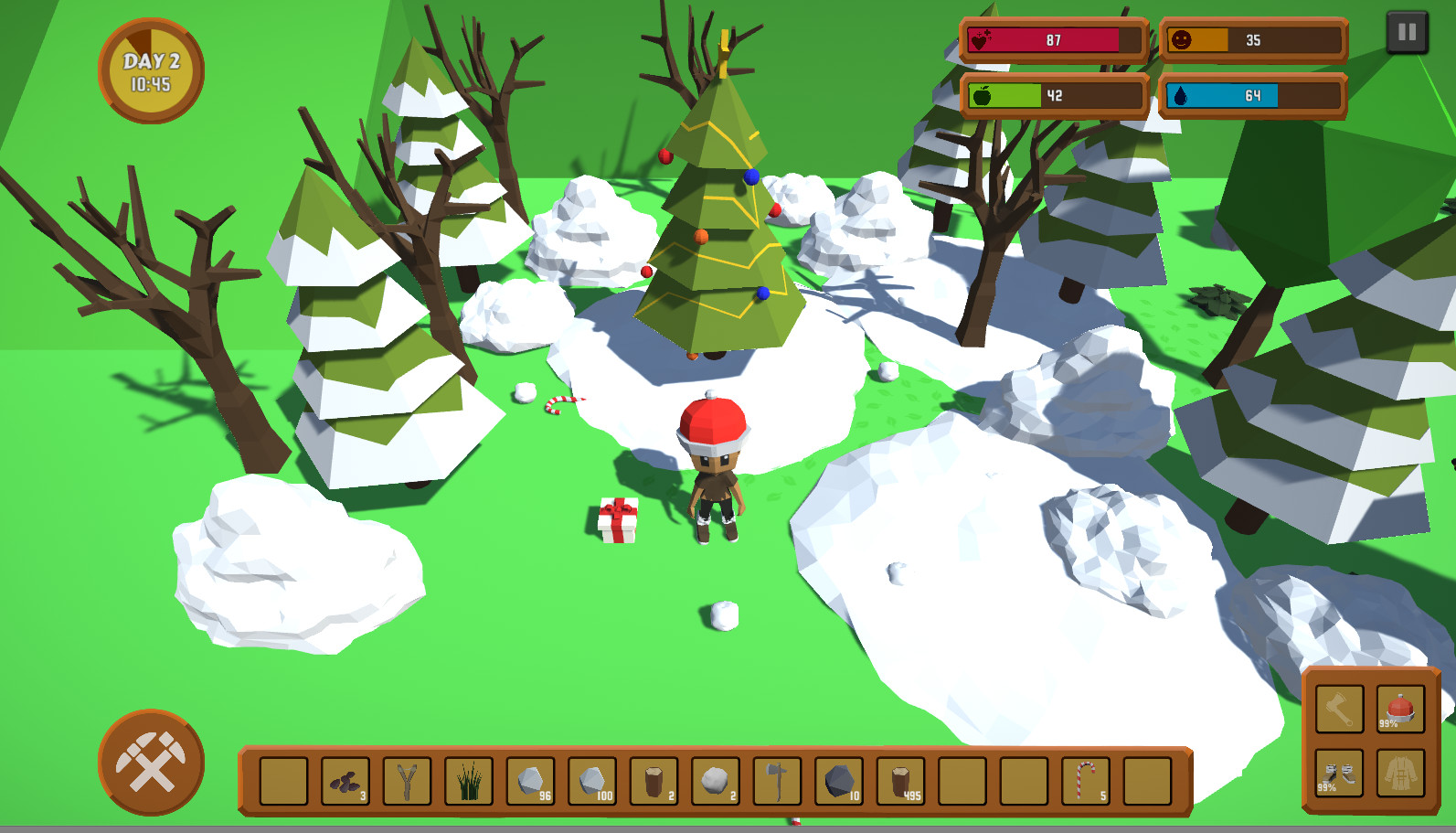Select the log stack showing 495
This screenshot has height=833, width=1456.
click(902, 782)
